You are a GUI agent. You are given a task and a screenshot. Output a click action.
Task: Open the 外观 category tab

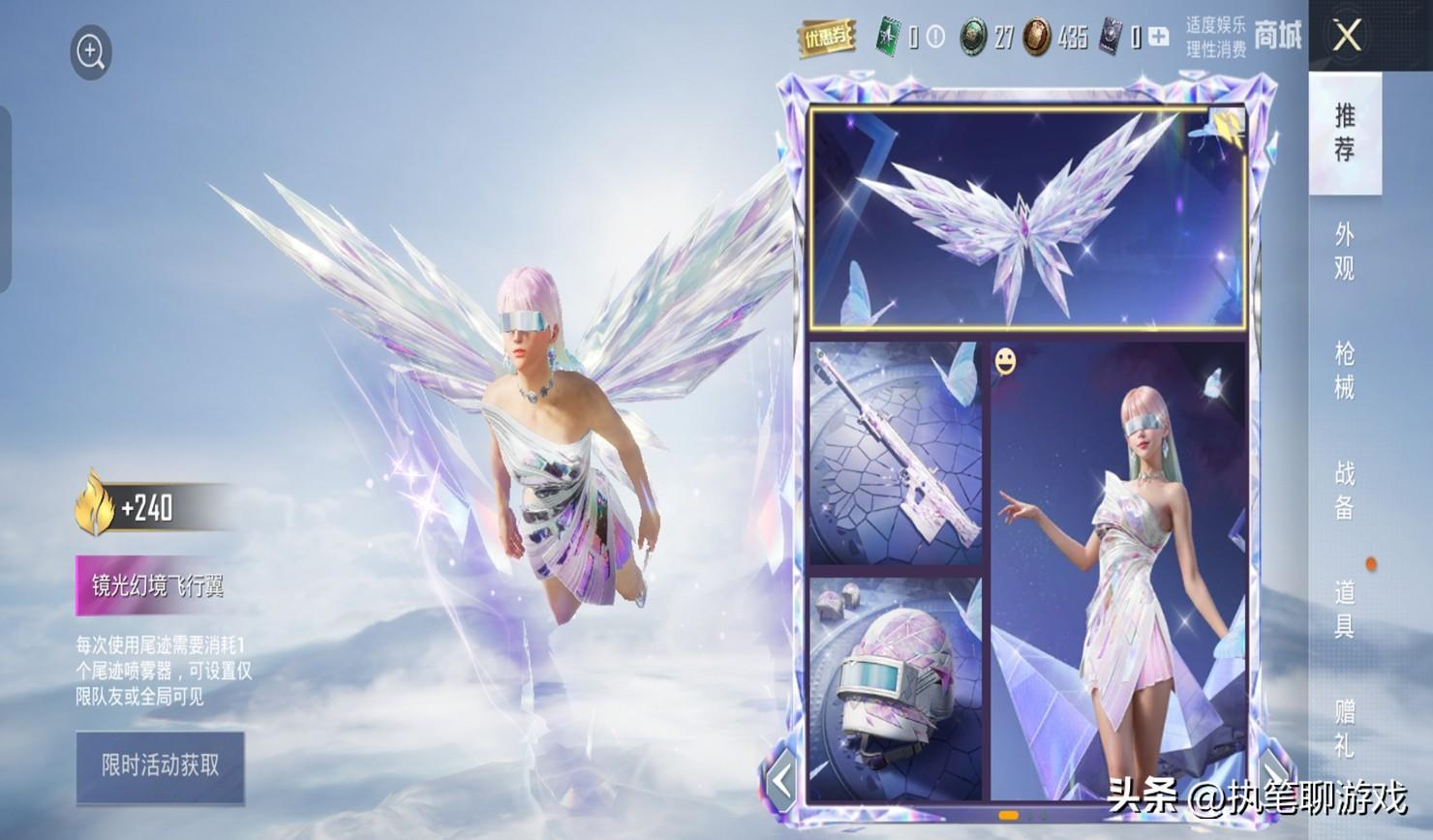[1345, 251]
